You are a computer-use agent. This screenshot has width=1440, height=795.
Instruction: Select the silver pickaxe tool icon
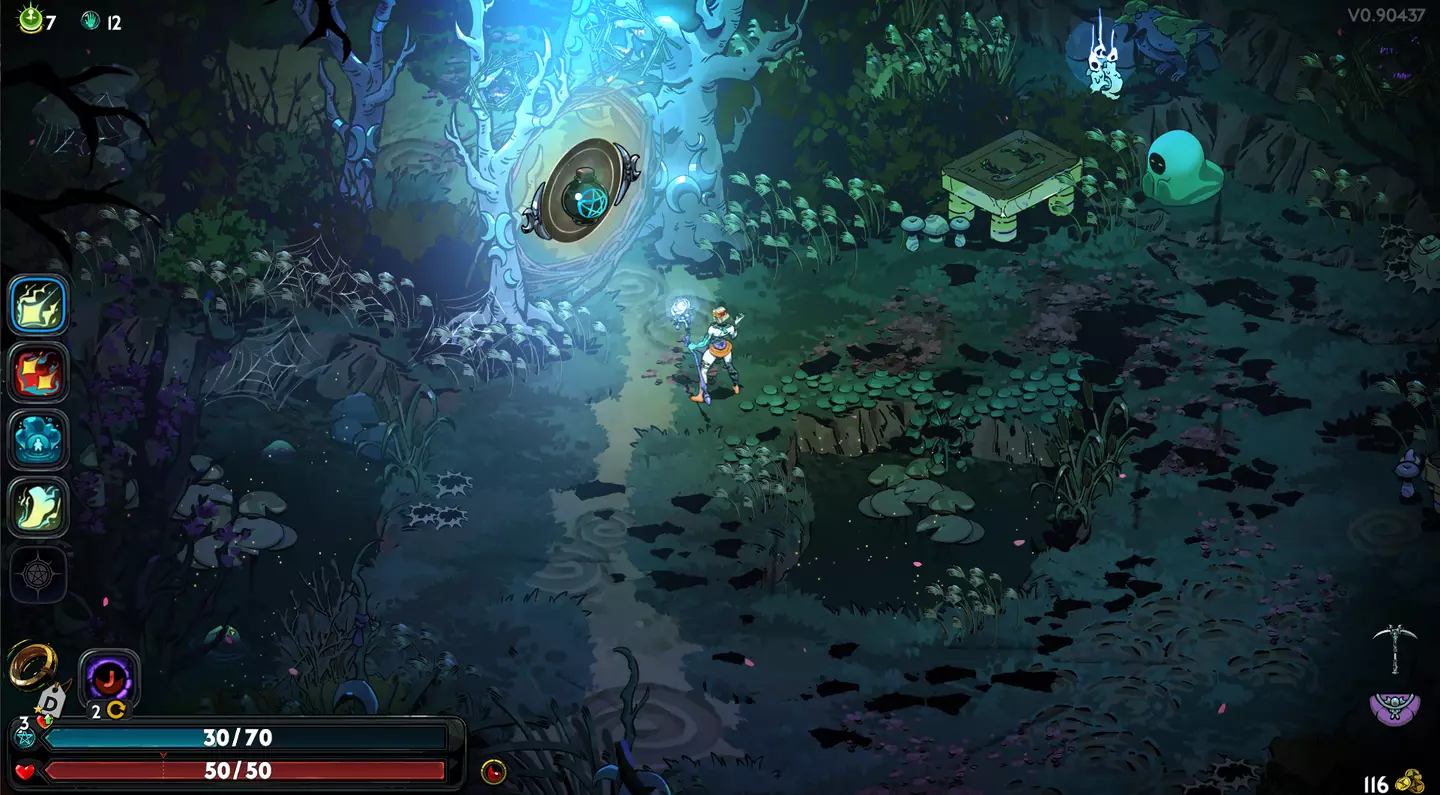(1393, 645)
